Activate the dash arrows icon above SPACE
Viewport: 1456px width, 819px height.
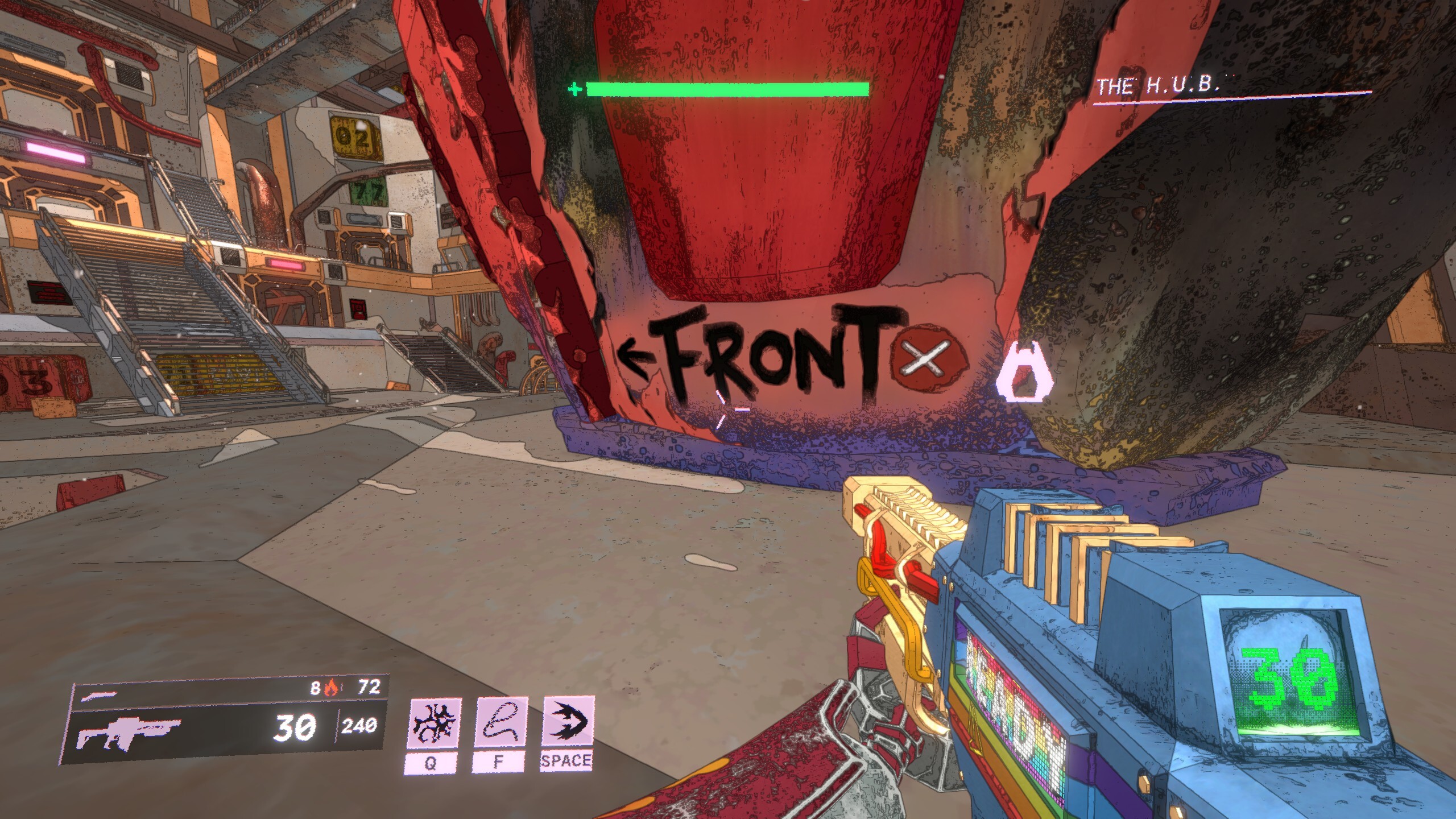567,721
